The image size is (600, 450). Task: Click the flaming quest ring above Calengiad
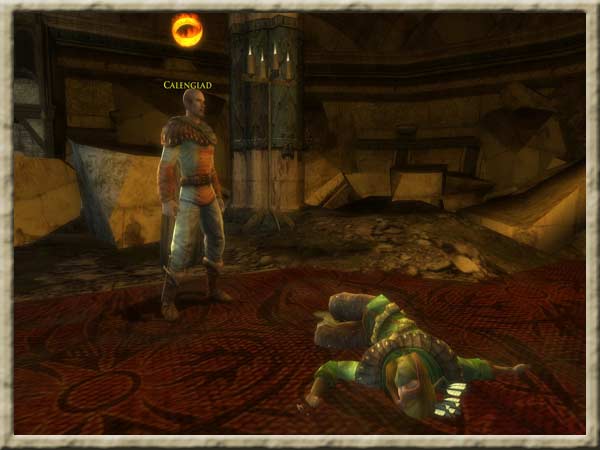pyautogui.click(x=187, y=31)
